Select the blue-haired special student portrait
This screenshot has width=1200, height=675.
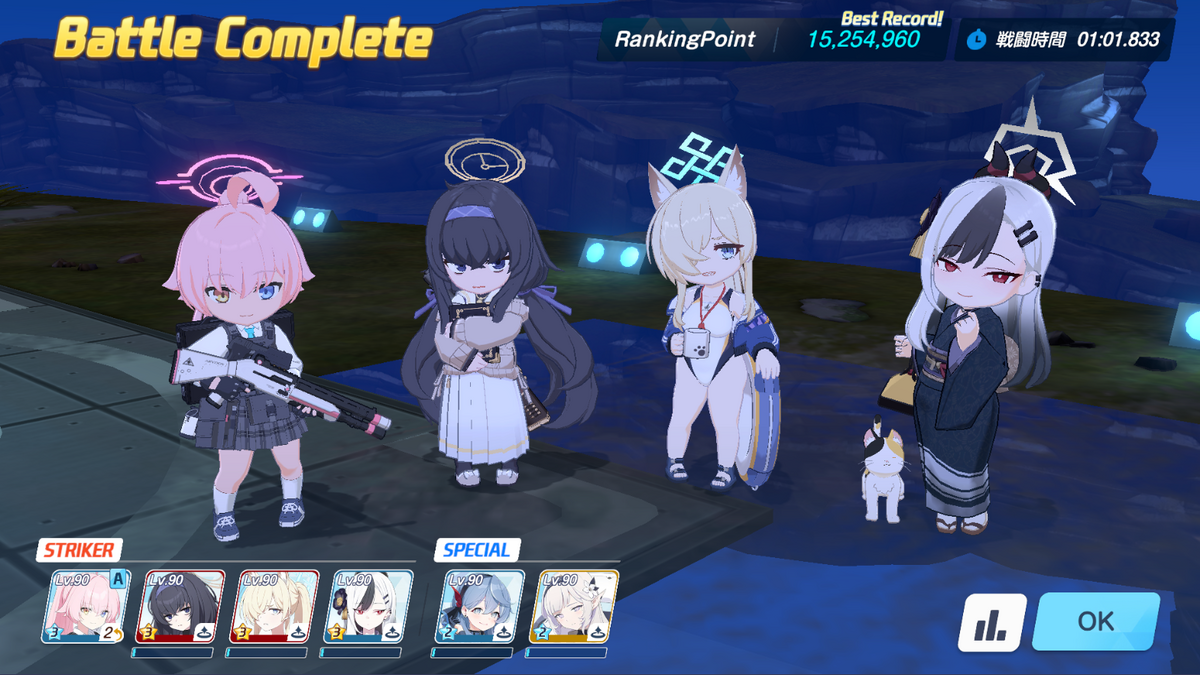[479, 606]
